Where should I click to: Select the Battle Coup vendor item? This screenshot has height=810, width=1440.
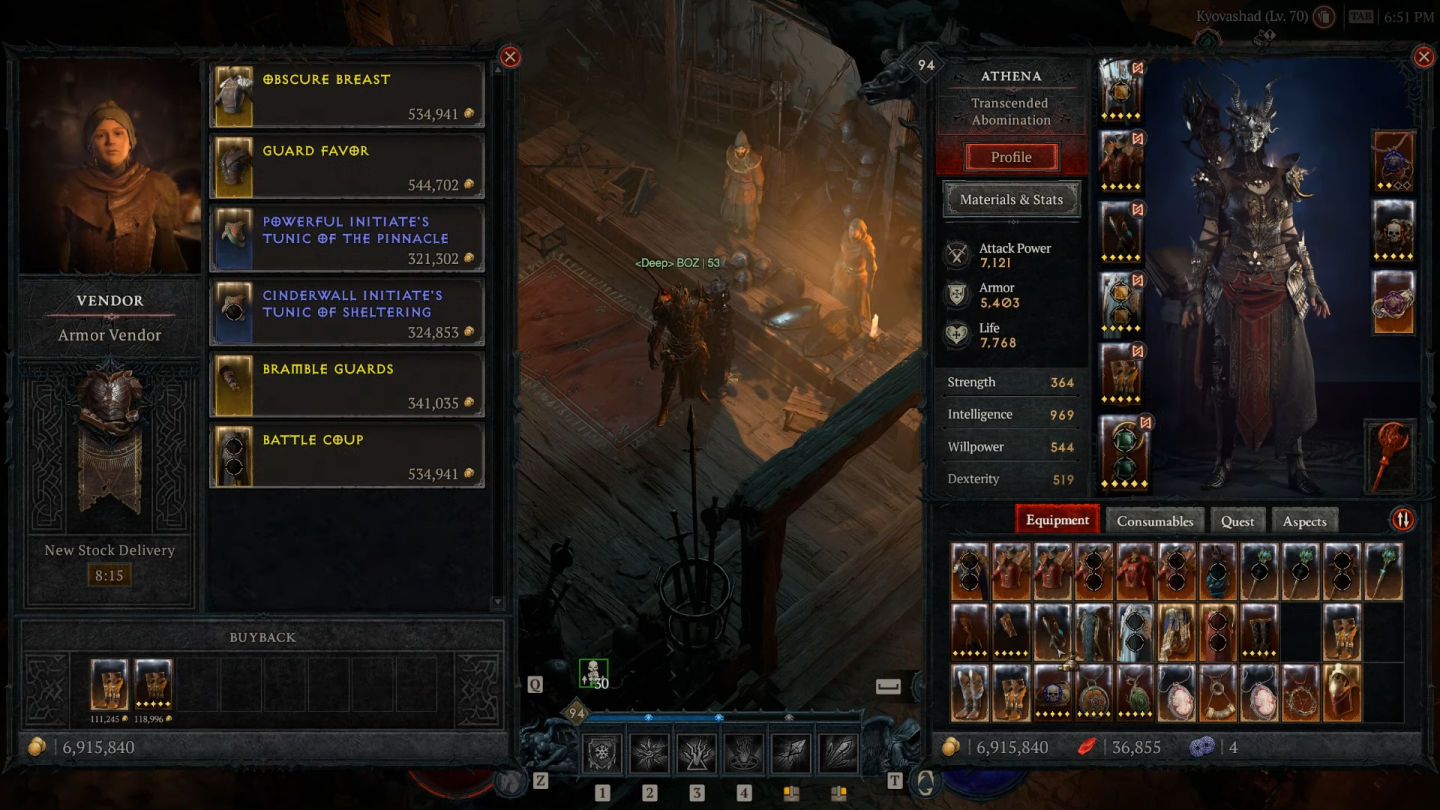point(346,455)
